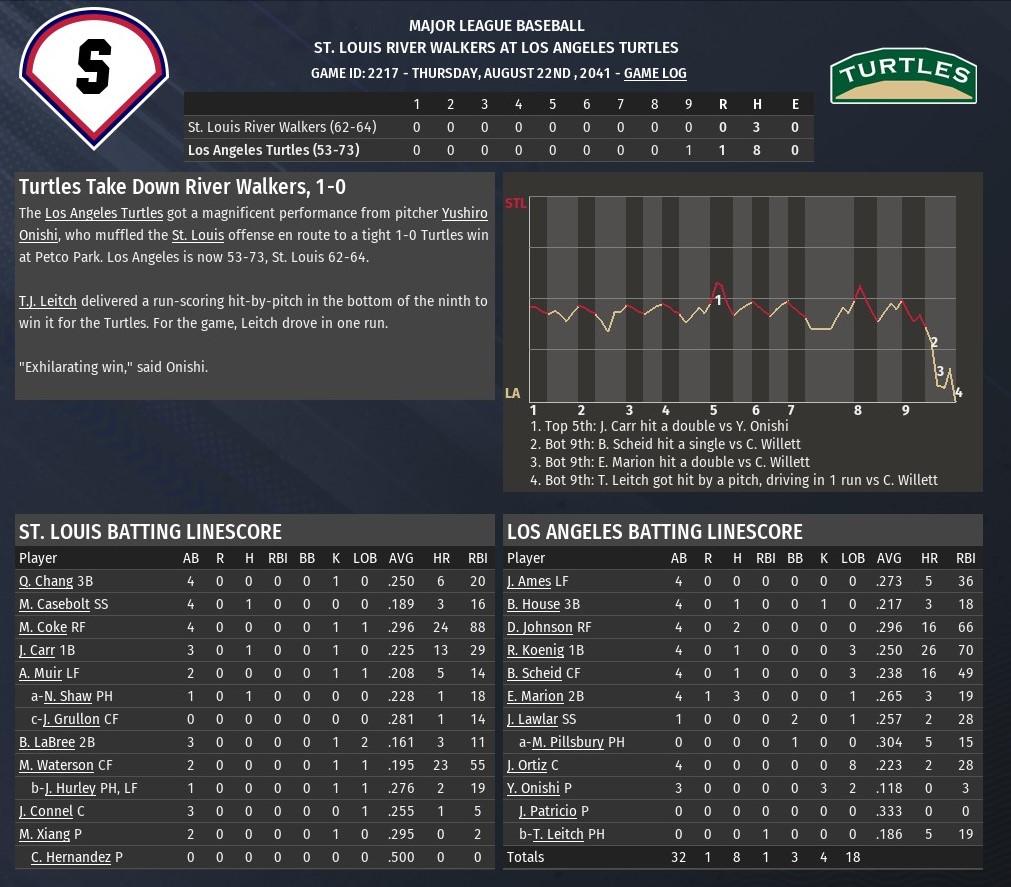Click the Turtles team logo

pyautogui.click(x=903, y=75)
